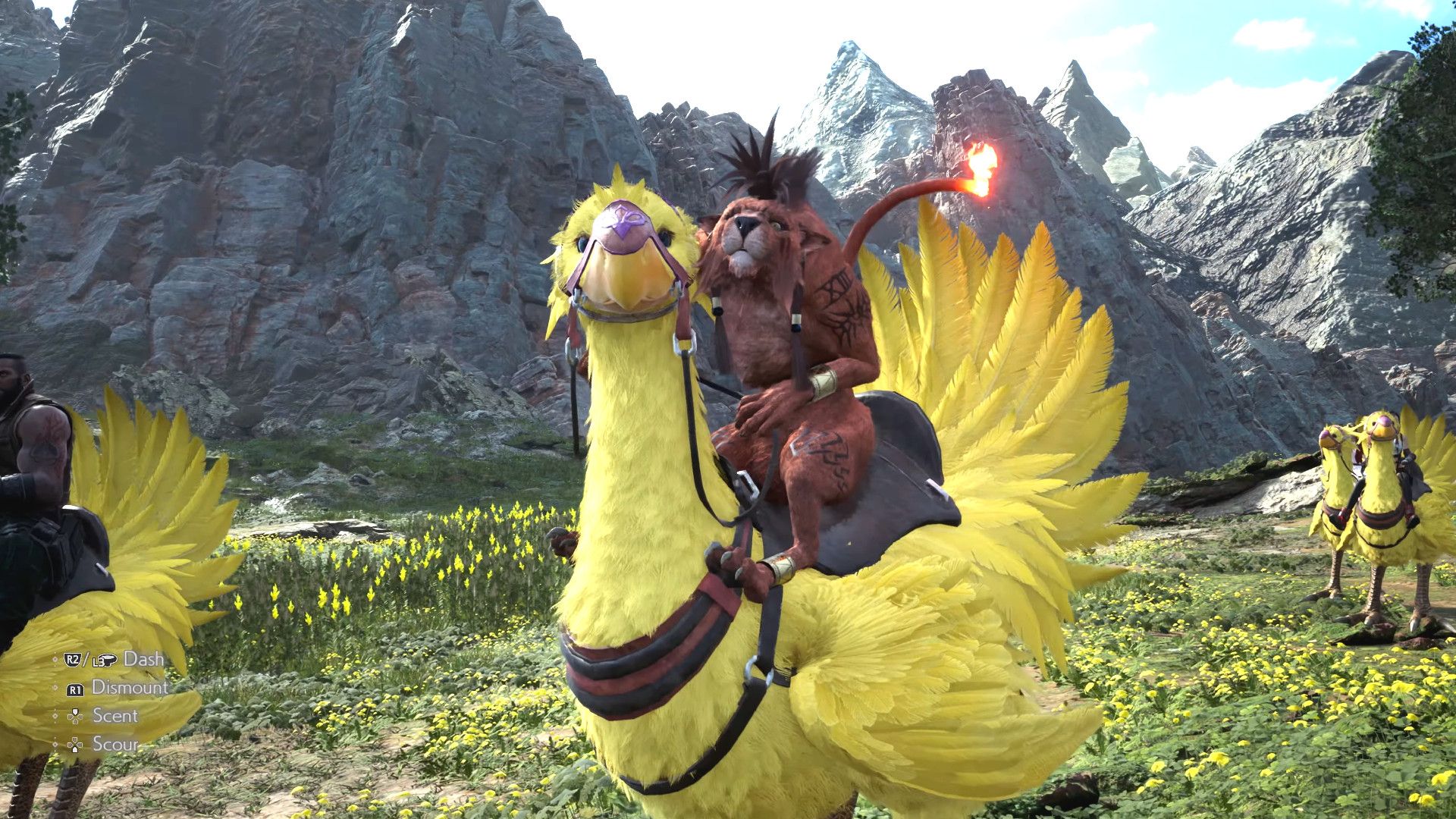Click the D-pad down icon for Scour

(x=75, y=745)
